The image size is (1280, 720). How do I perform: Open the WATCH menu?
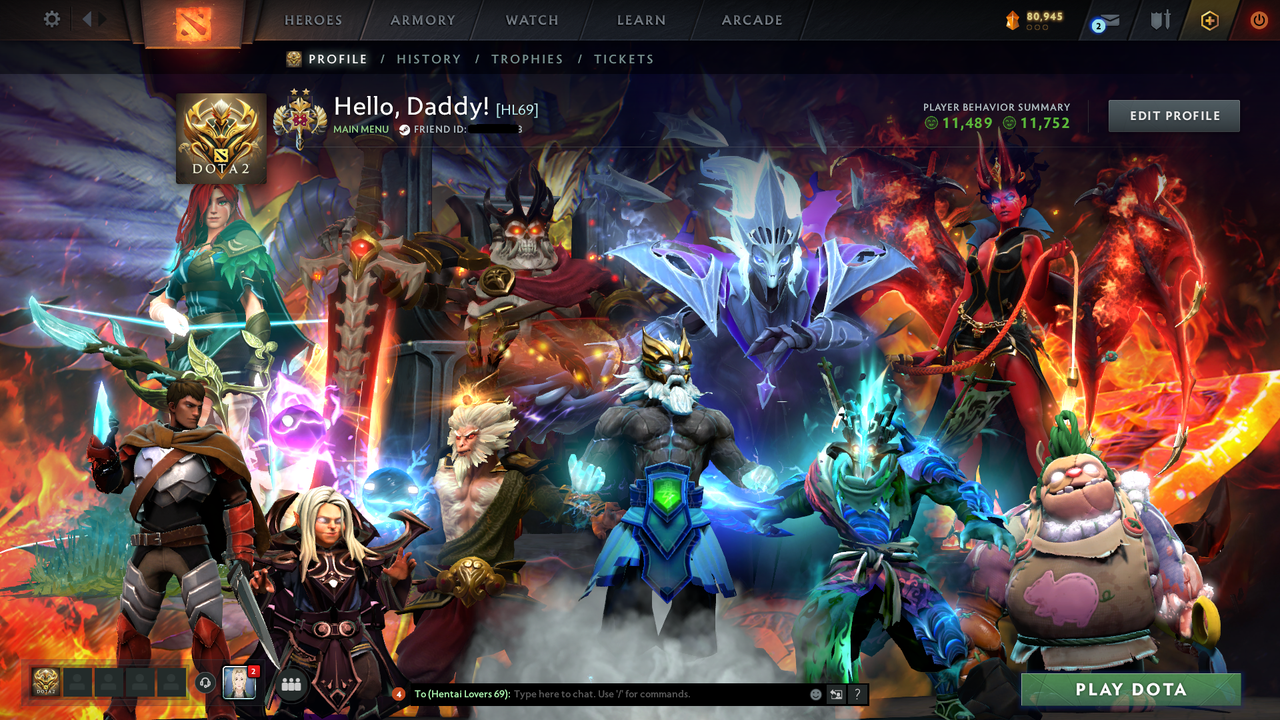pos(531,20)
